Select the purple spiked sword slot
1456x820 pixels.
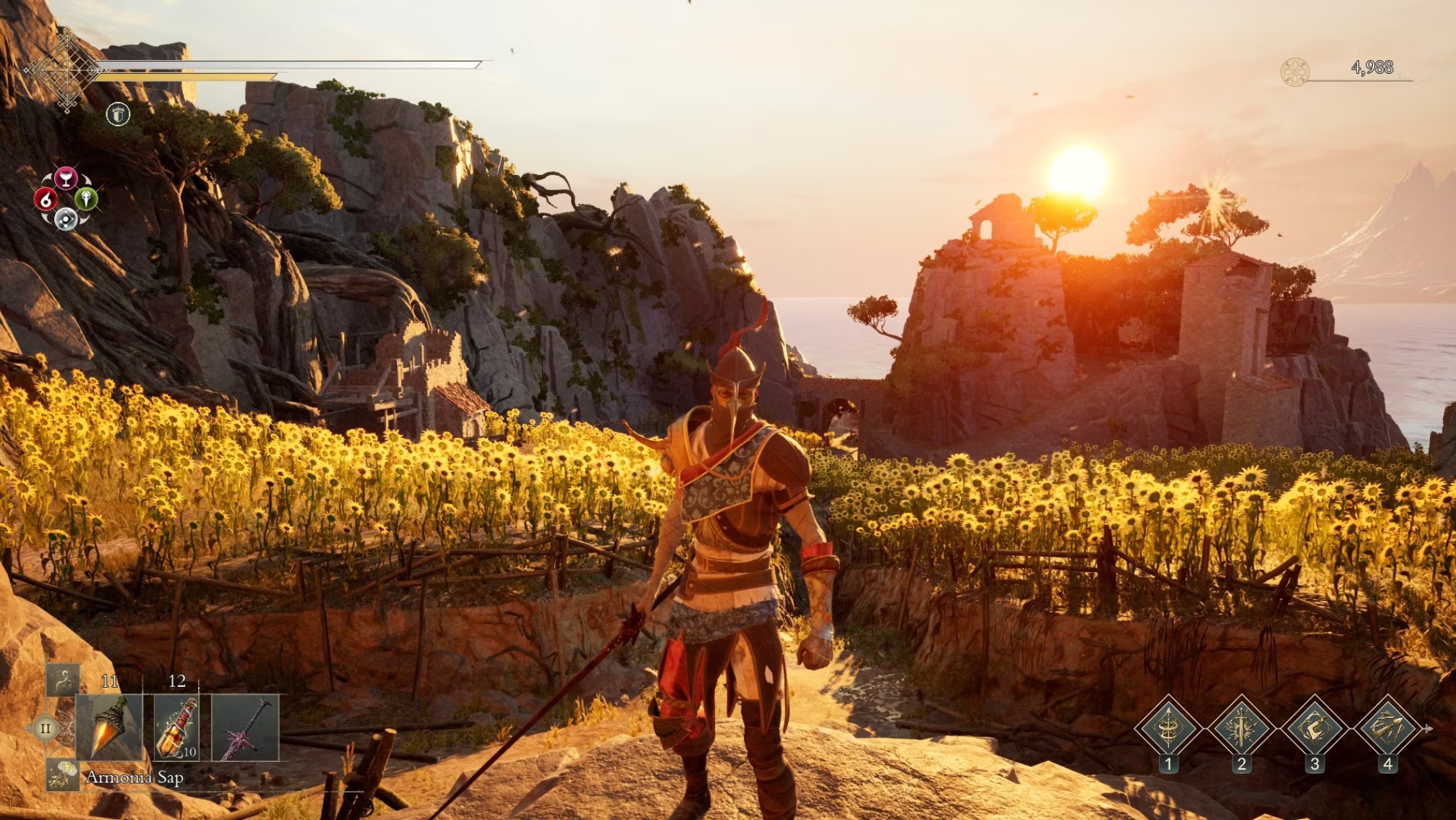pyautogui.click(x=245, y=727)
